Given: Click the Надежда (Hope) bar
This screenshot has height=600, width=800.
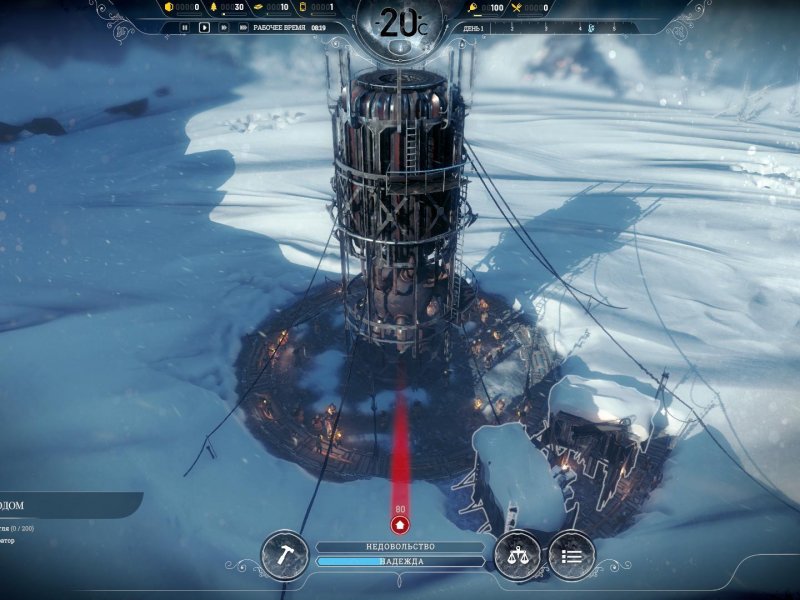Looking at the screenshot, I should [x=400, y=562].
